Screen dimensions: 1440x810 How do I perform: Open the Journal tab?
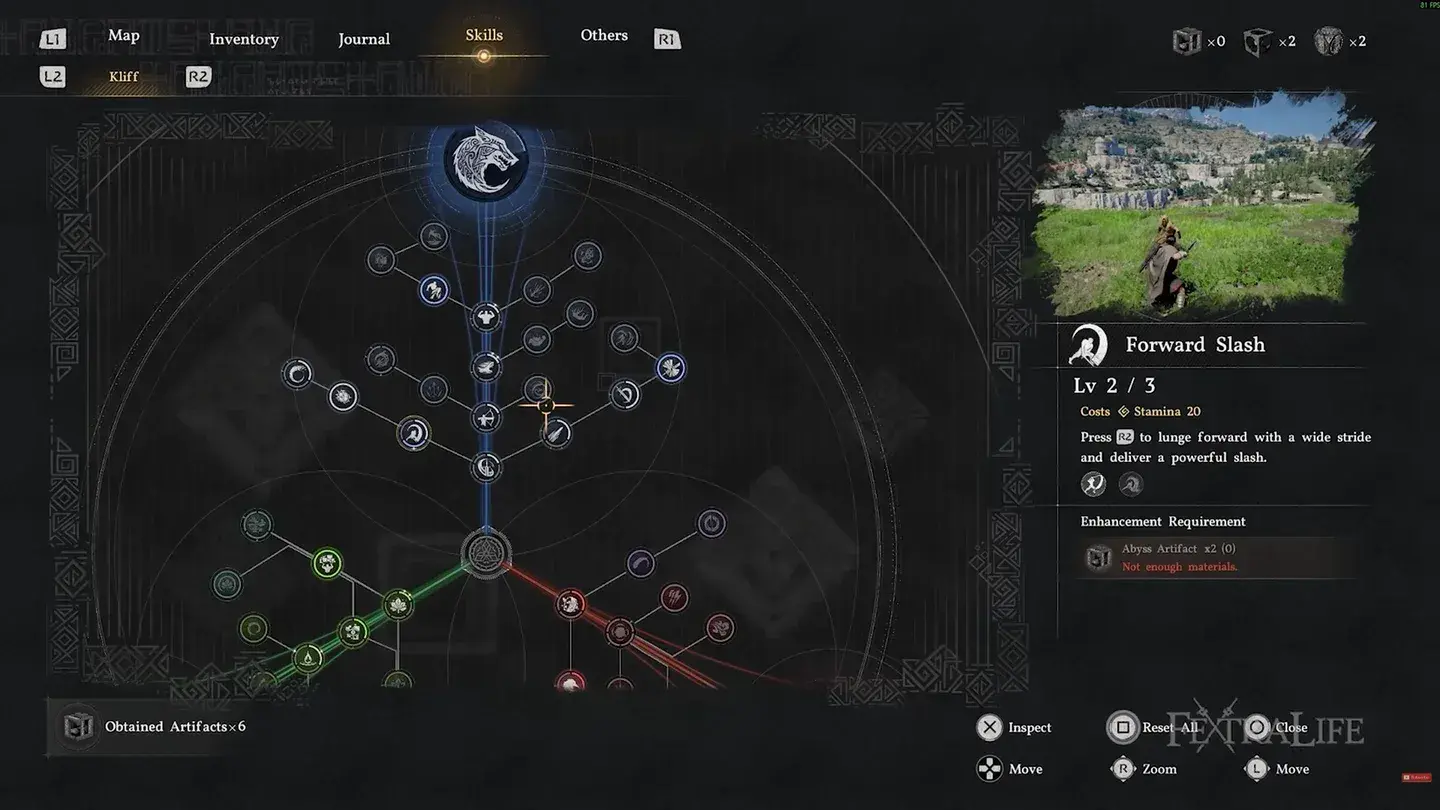[x=364, y=39]
